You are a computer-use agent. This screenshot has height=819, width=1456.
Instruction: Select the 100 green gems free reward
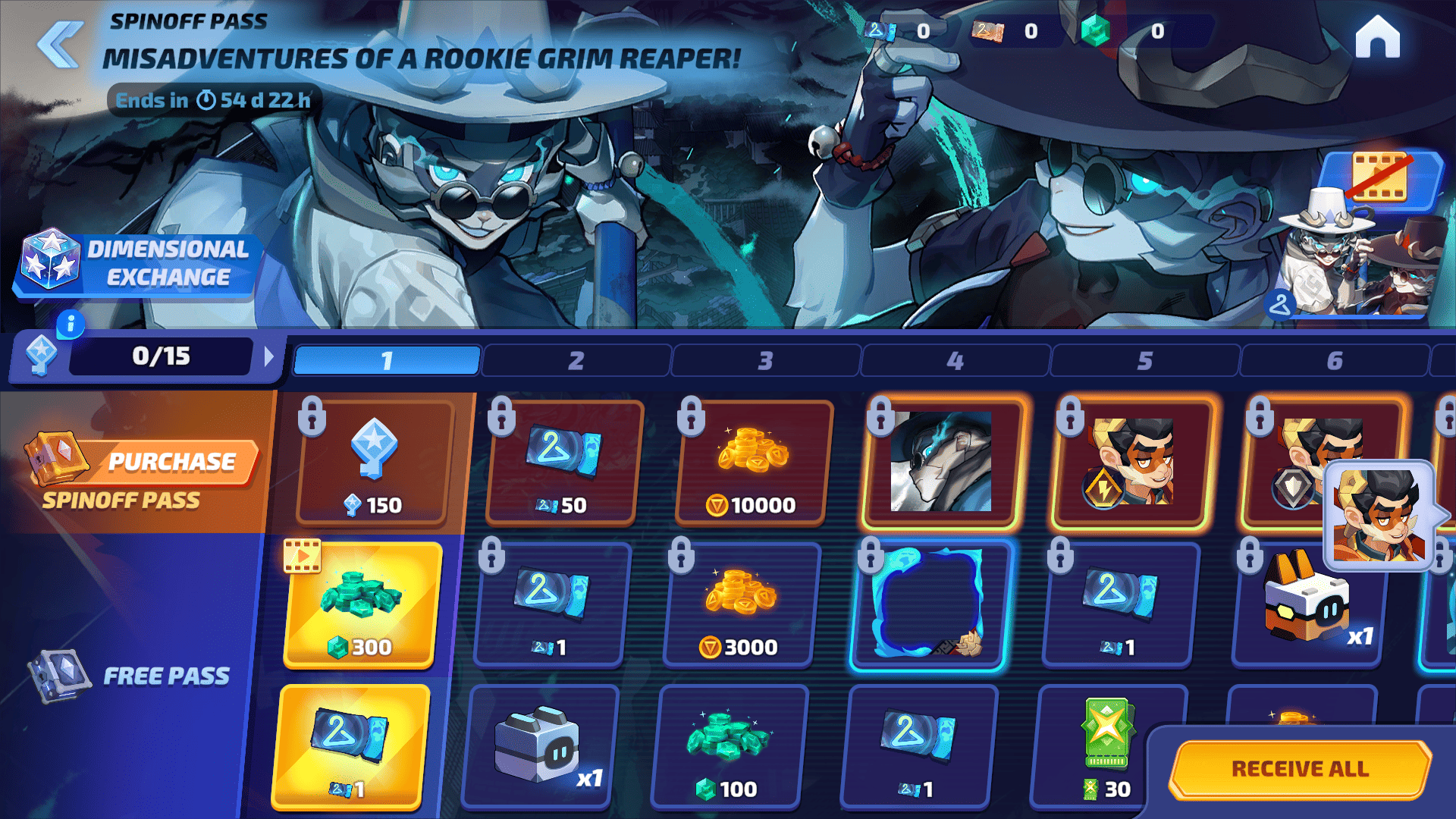click(x=730, y=747)
